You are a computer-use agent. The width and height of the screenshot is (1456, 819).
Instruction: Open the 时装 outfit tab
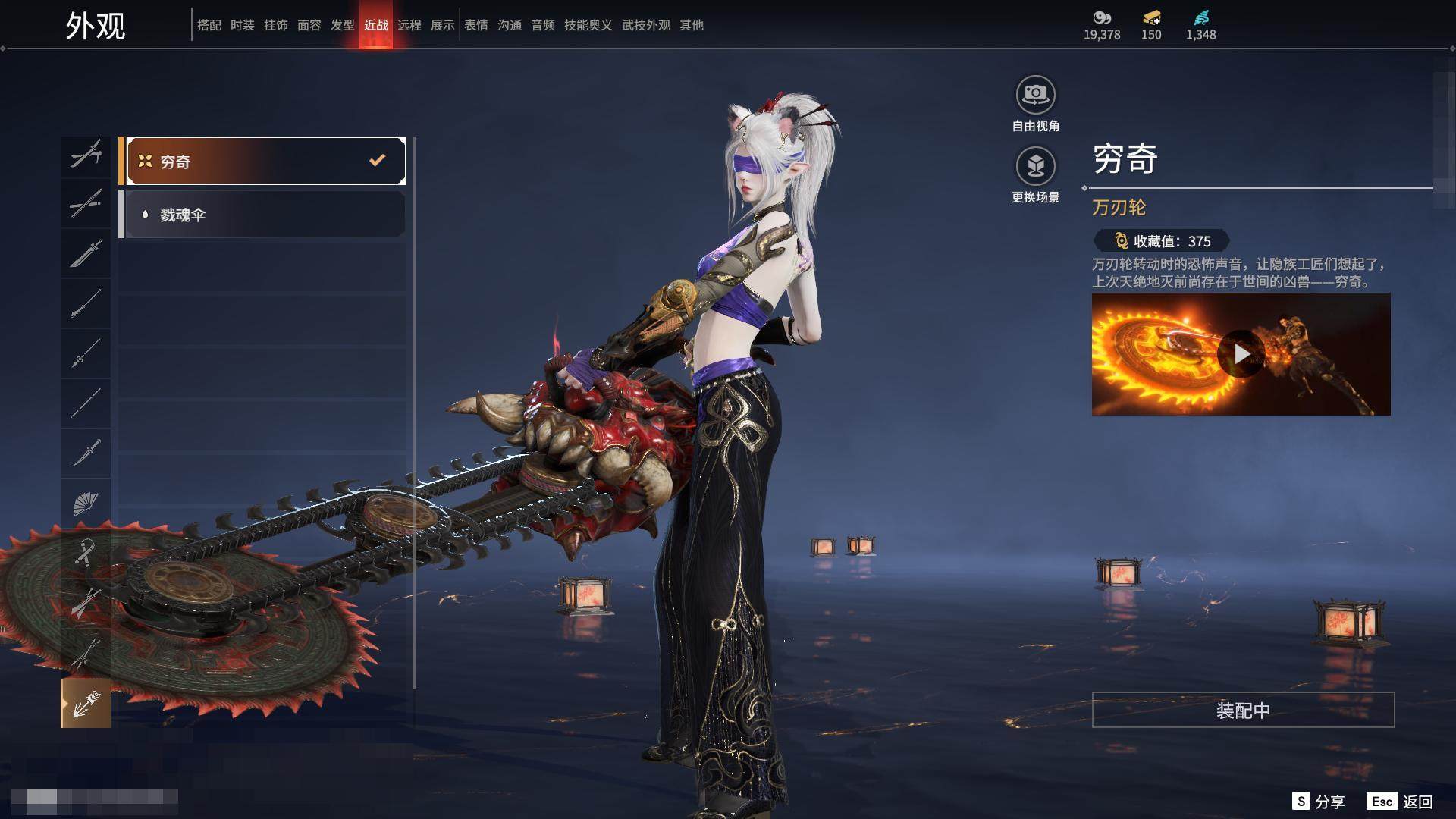click(x=242, y=25)
